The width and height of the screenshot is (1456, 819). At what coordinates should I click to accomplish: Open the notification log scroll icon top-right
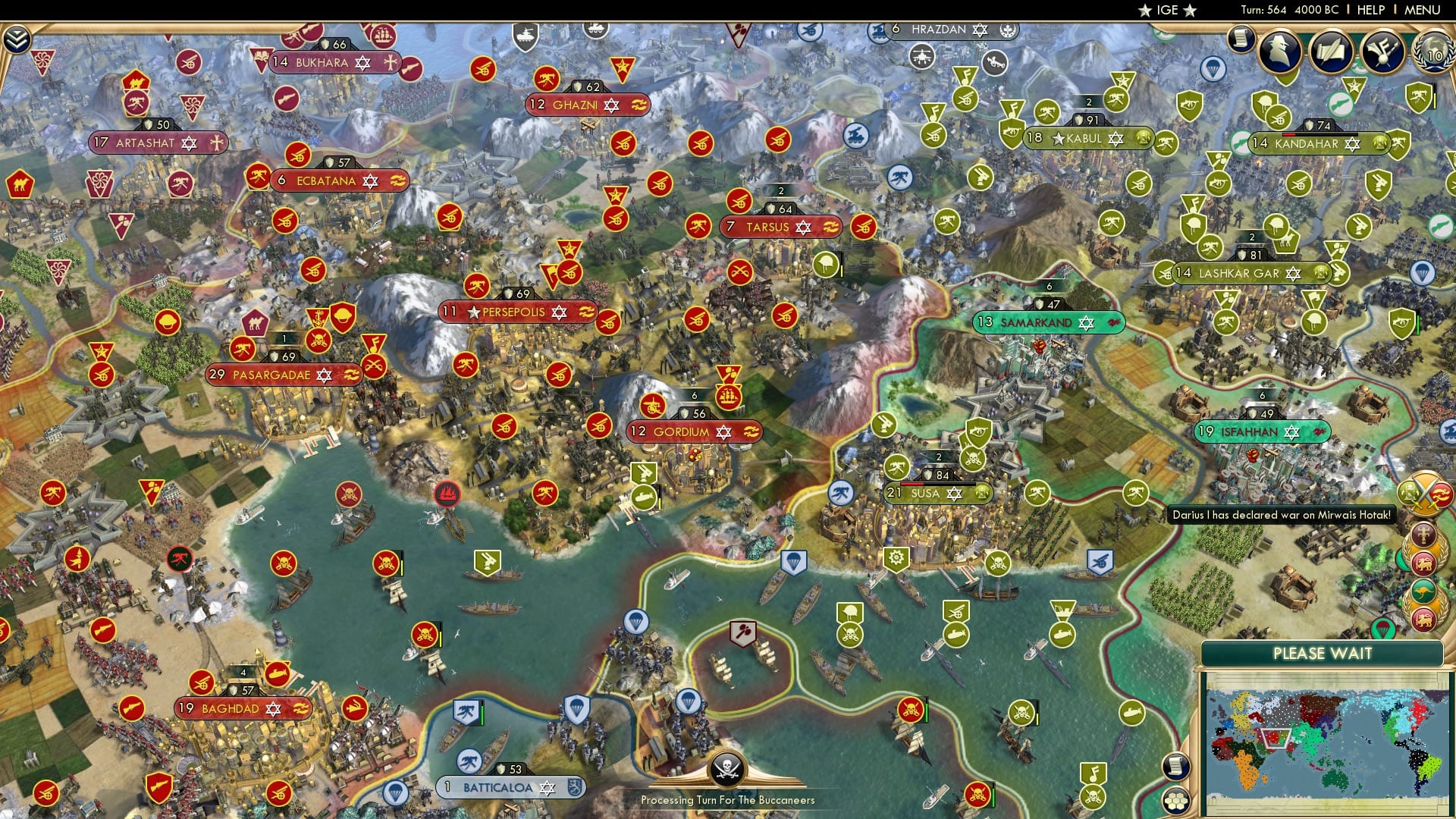click(x=1241, y=39)
